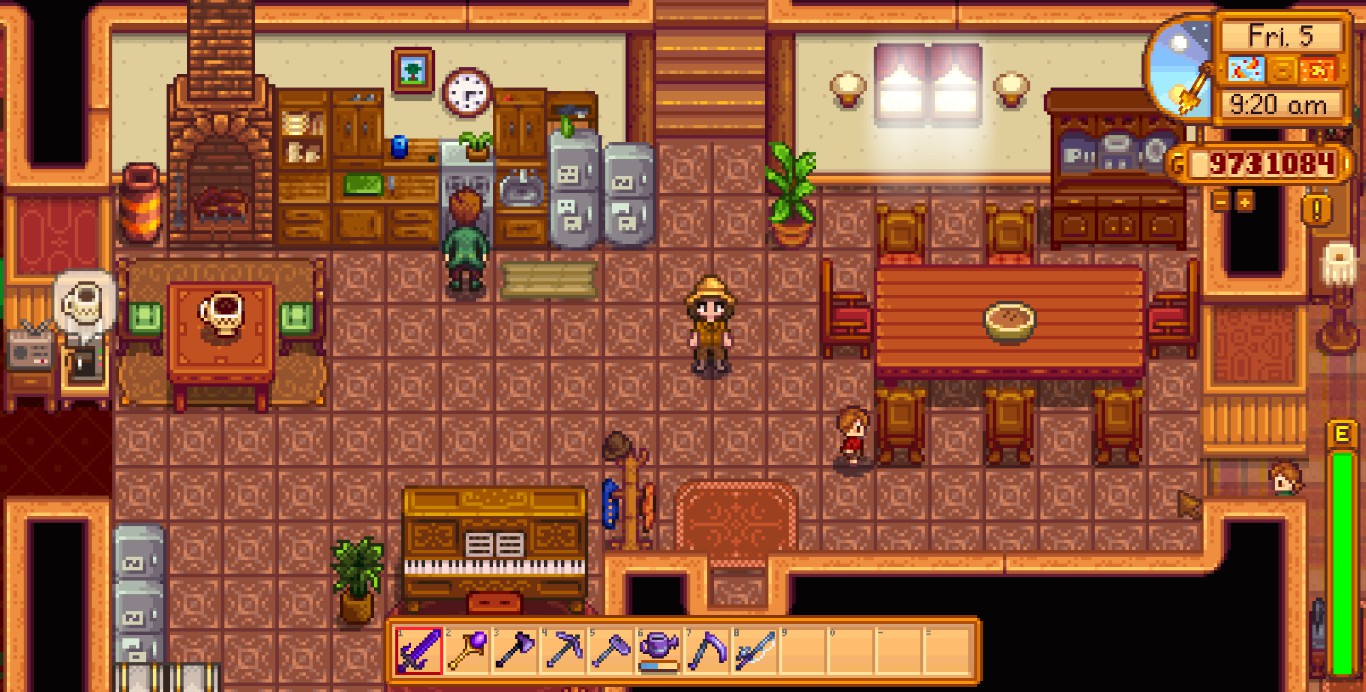Equip the watering can

(x=658, y=651)
